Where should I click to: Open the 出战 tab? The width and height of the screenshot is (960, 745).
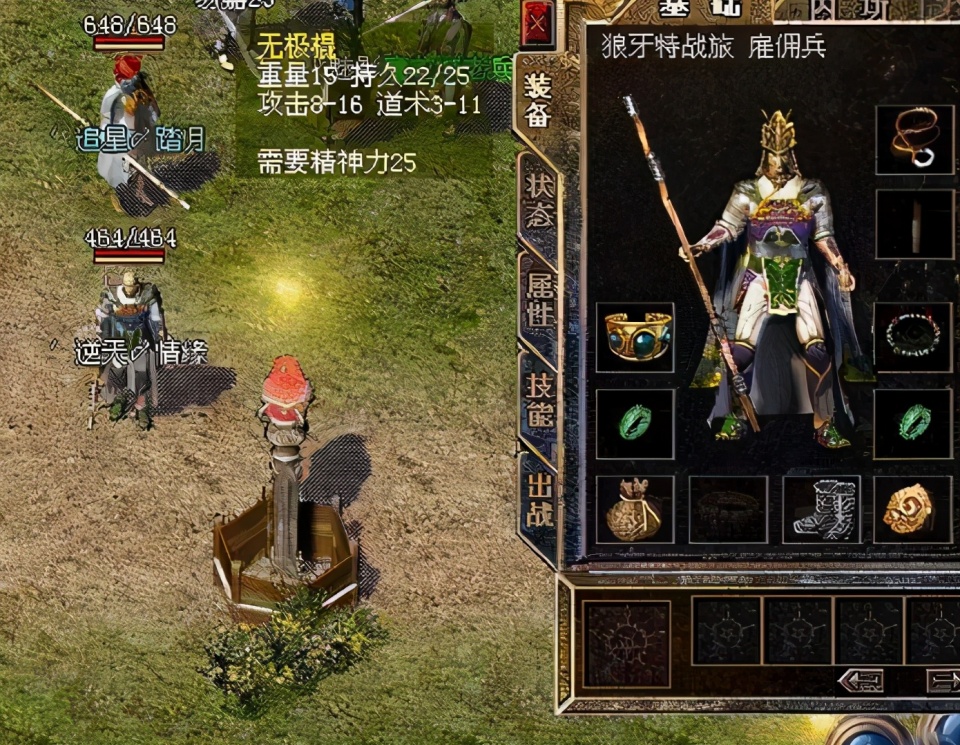(x=539, y=500)
